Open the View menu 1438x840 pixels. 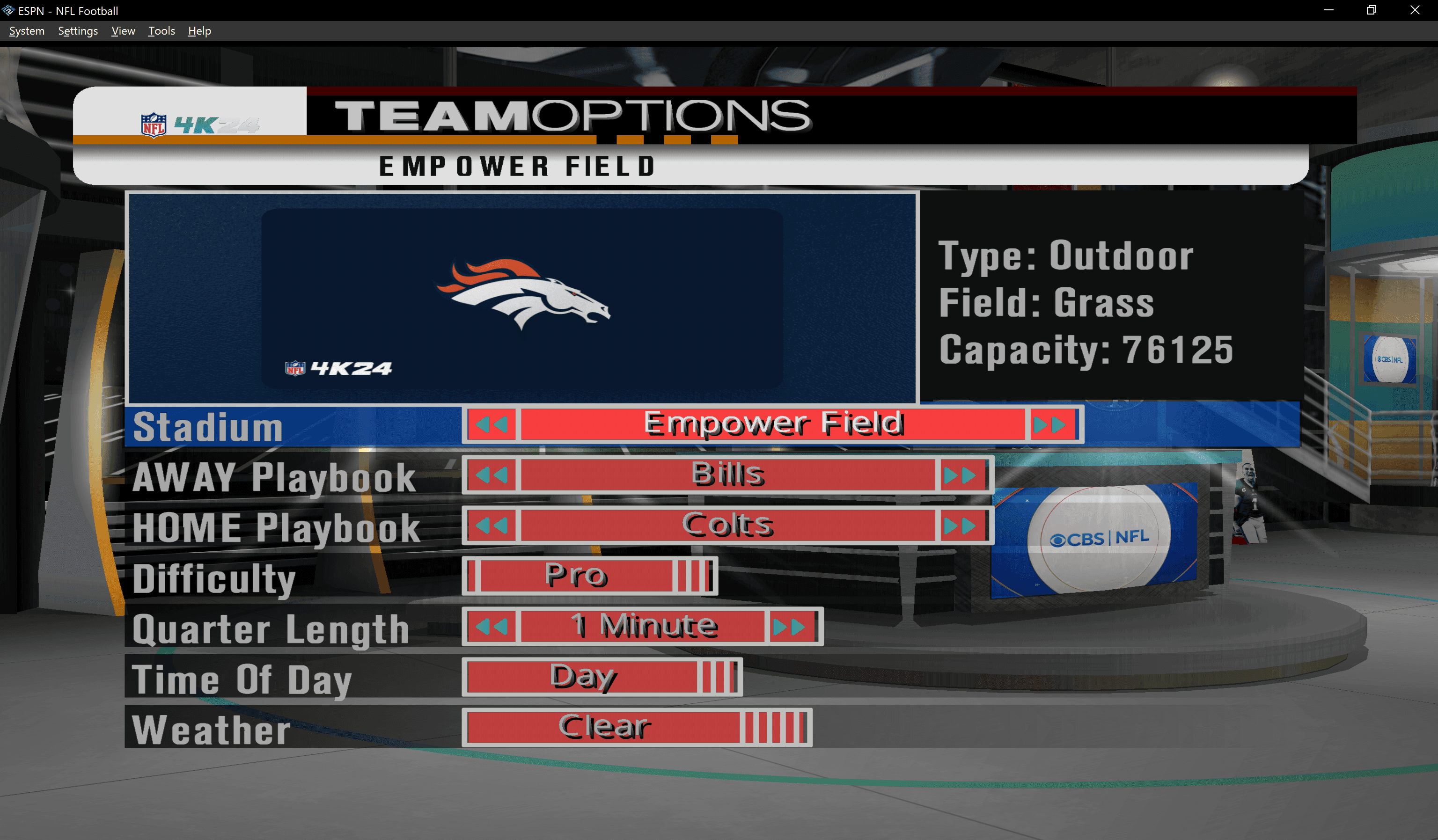tap(123, 31)
